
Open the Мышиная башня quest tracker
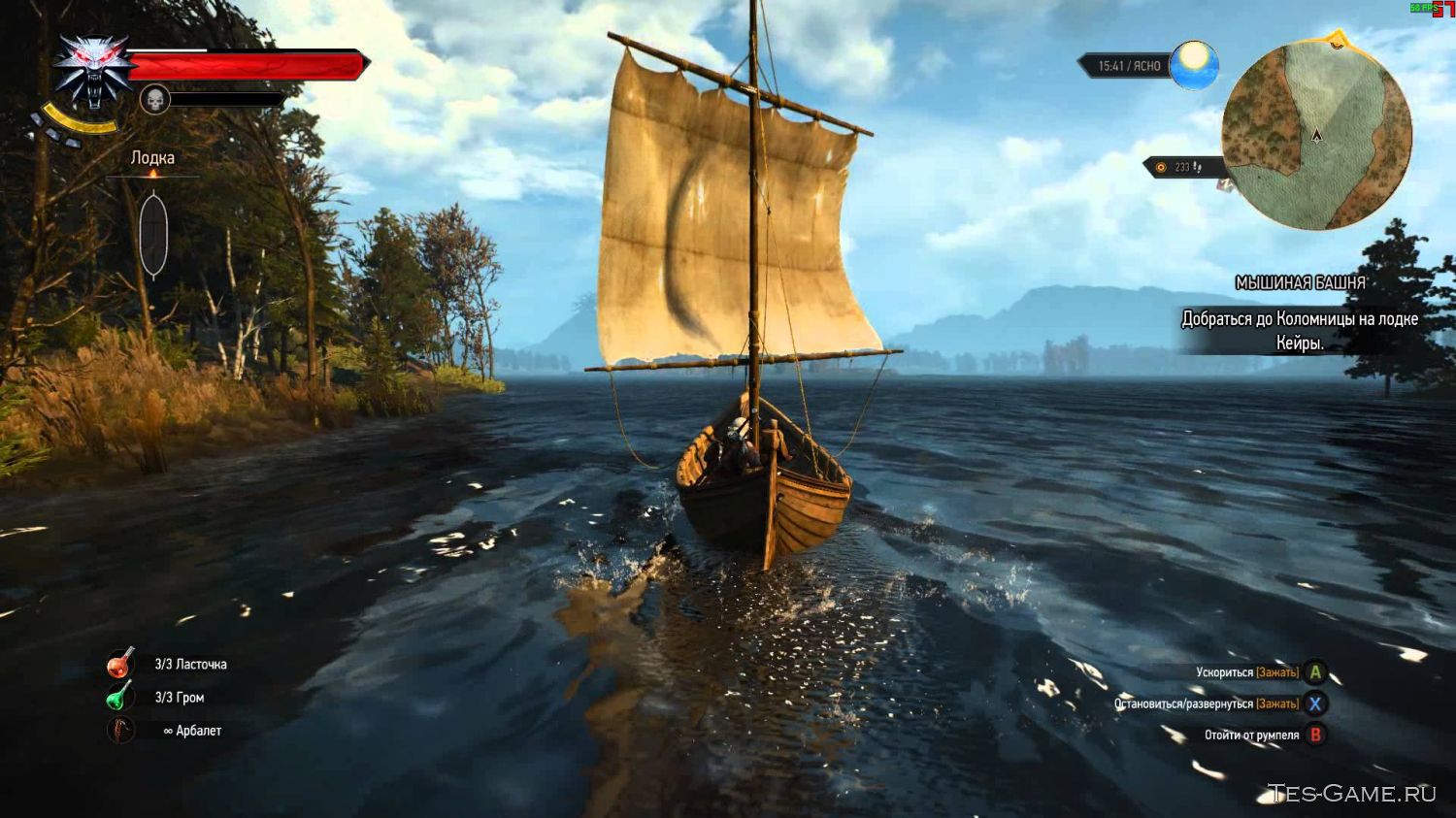(1300, 283)
